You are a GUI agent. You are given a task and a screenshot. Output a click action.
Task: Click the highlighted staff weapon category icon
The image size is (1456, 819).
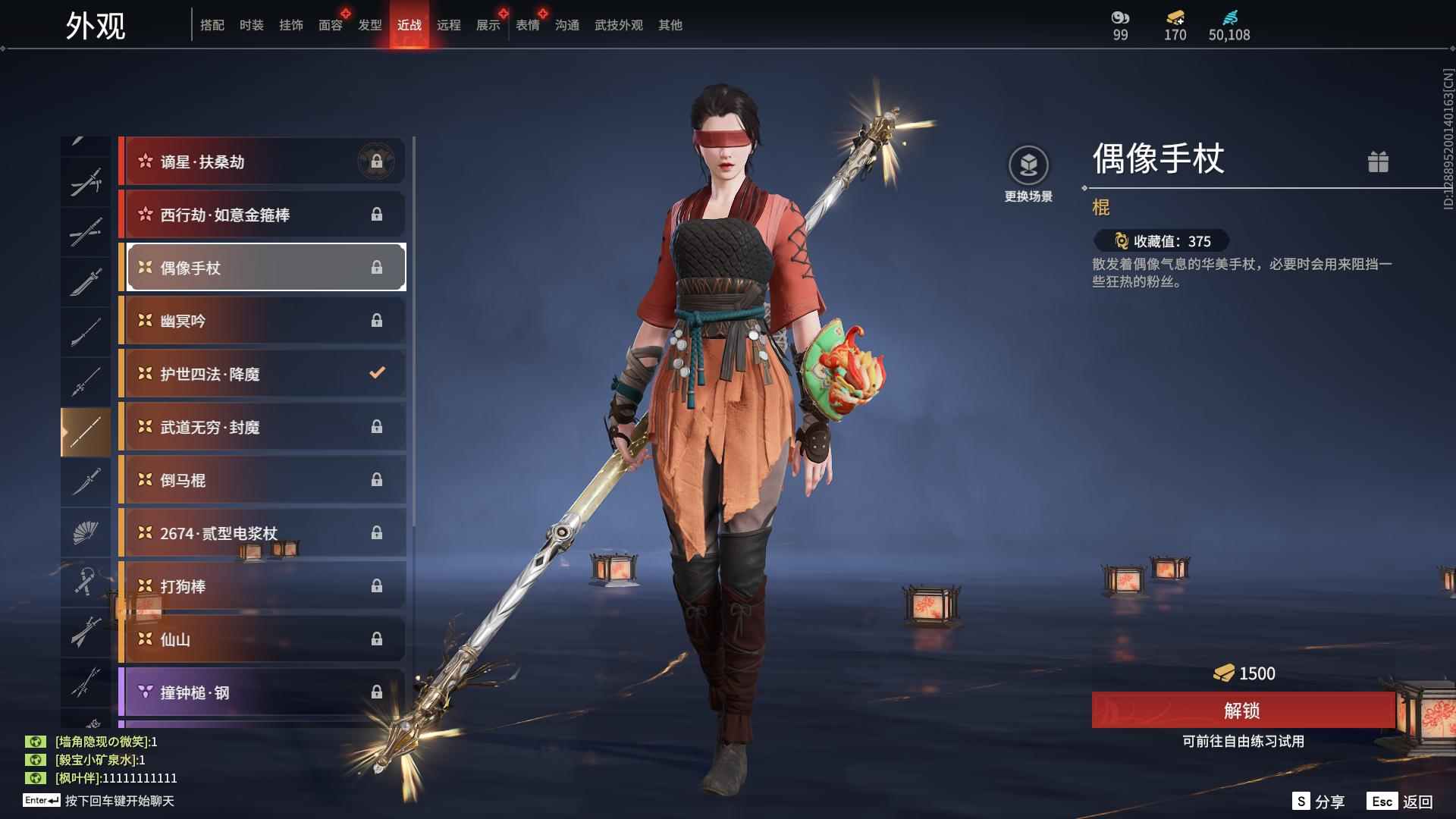click(86, 431)
